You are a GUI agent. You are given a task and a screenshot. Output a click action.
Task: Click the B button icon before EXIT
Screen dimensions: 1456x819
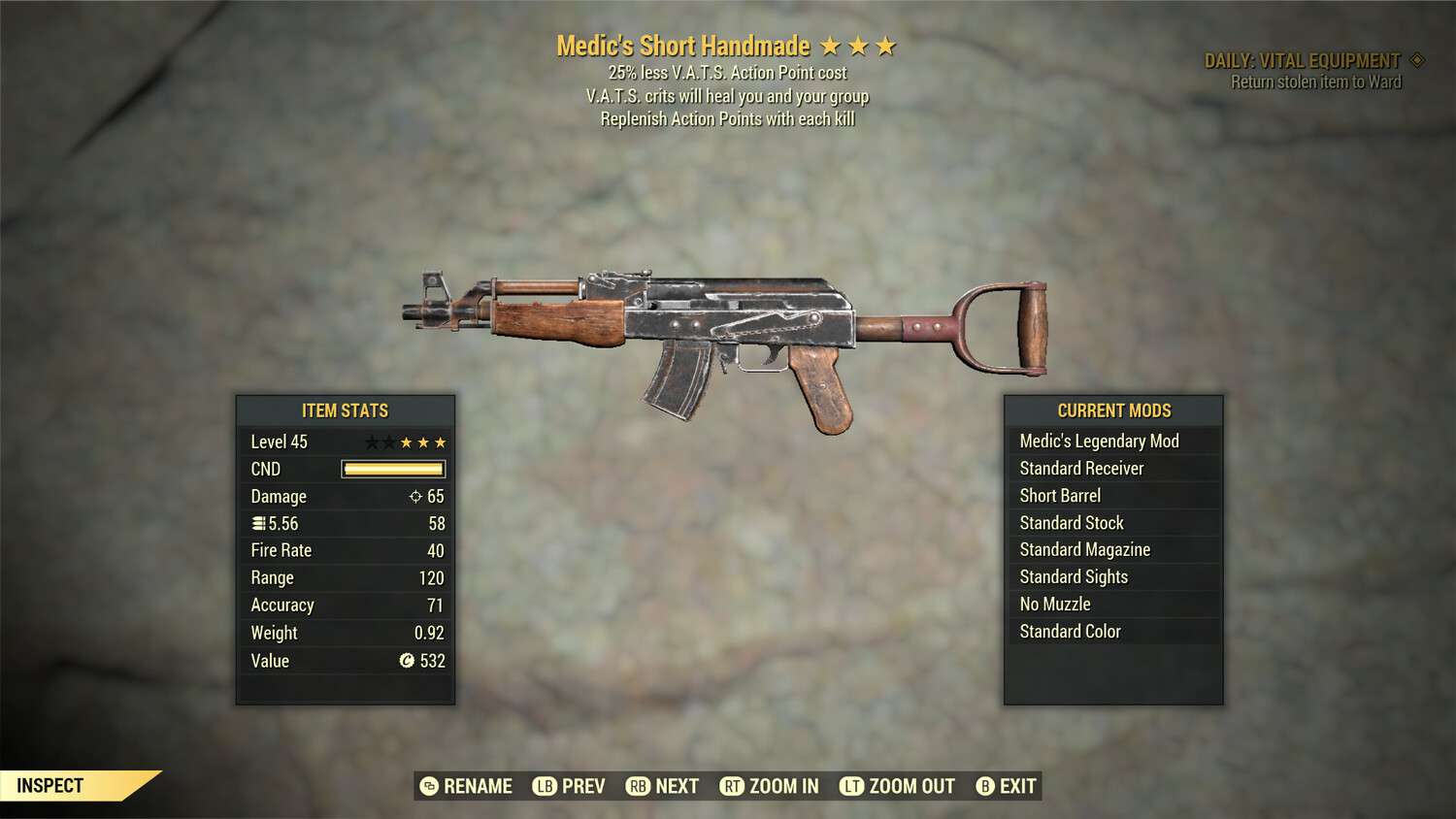[985, 786]
